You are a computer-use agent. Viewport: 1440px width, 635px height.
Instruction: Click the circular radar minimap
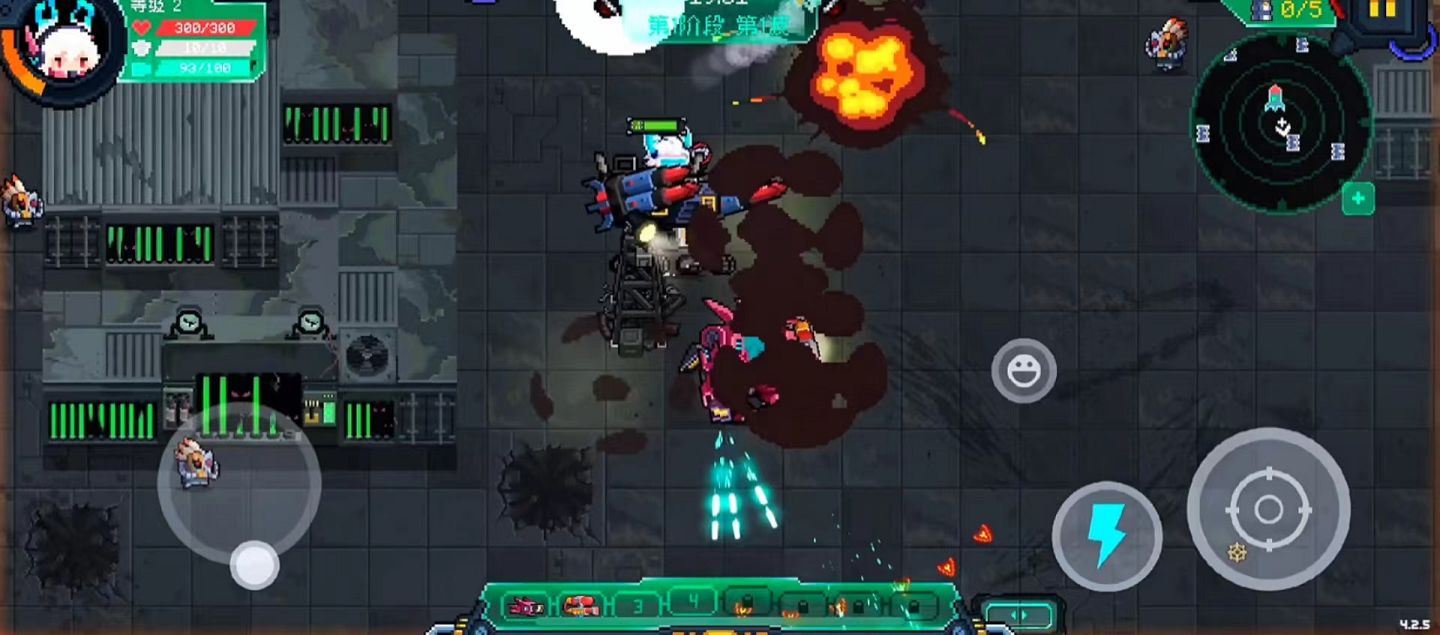(x=1281, y=124)
